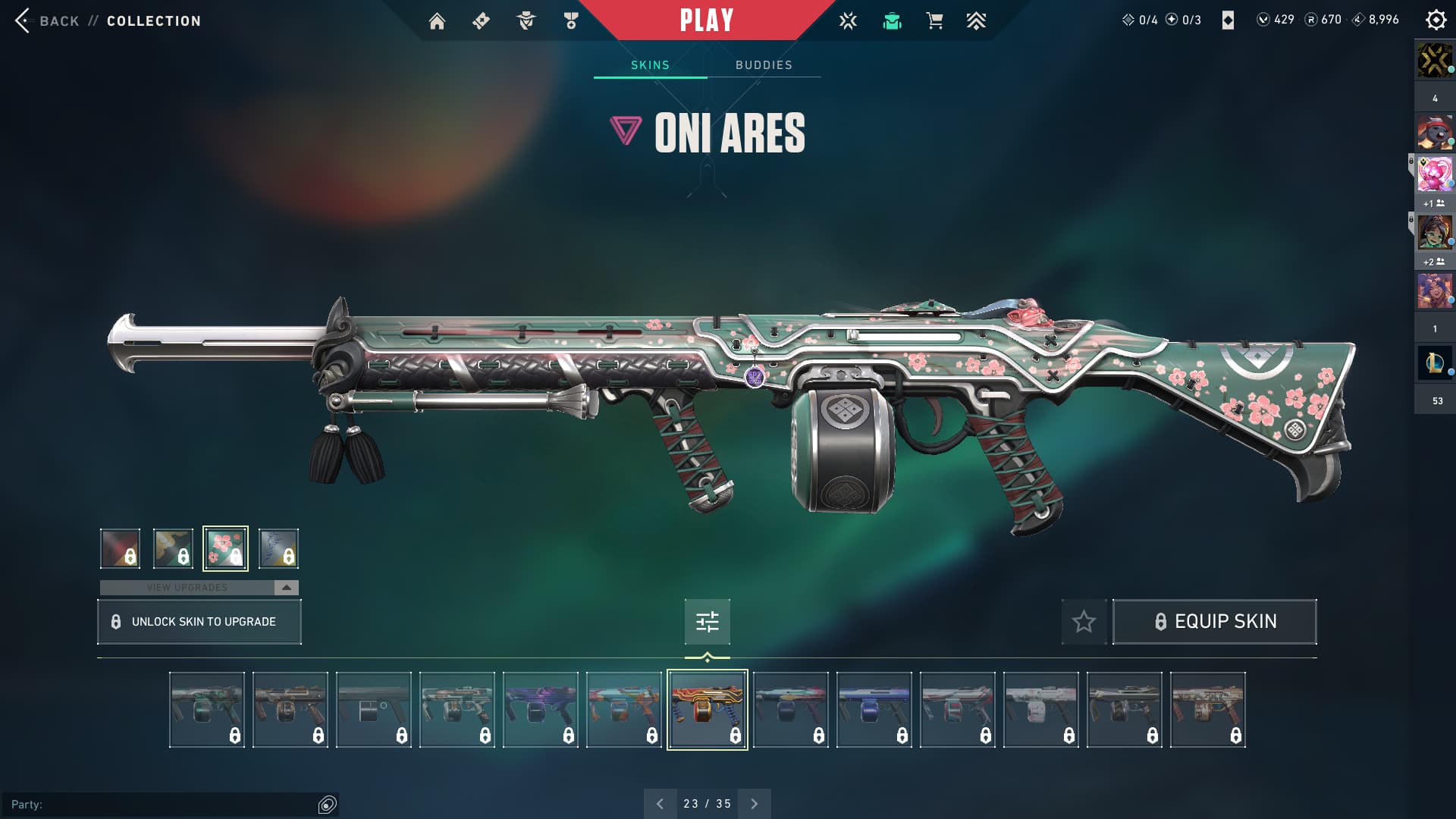
Task: Open the pink-haired friend avatar
Action: (x=1434, y=174)
